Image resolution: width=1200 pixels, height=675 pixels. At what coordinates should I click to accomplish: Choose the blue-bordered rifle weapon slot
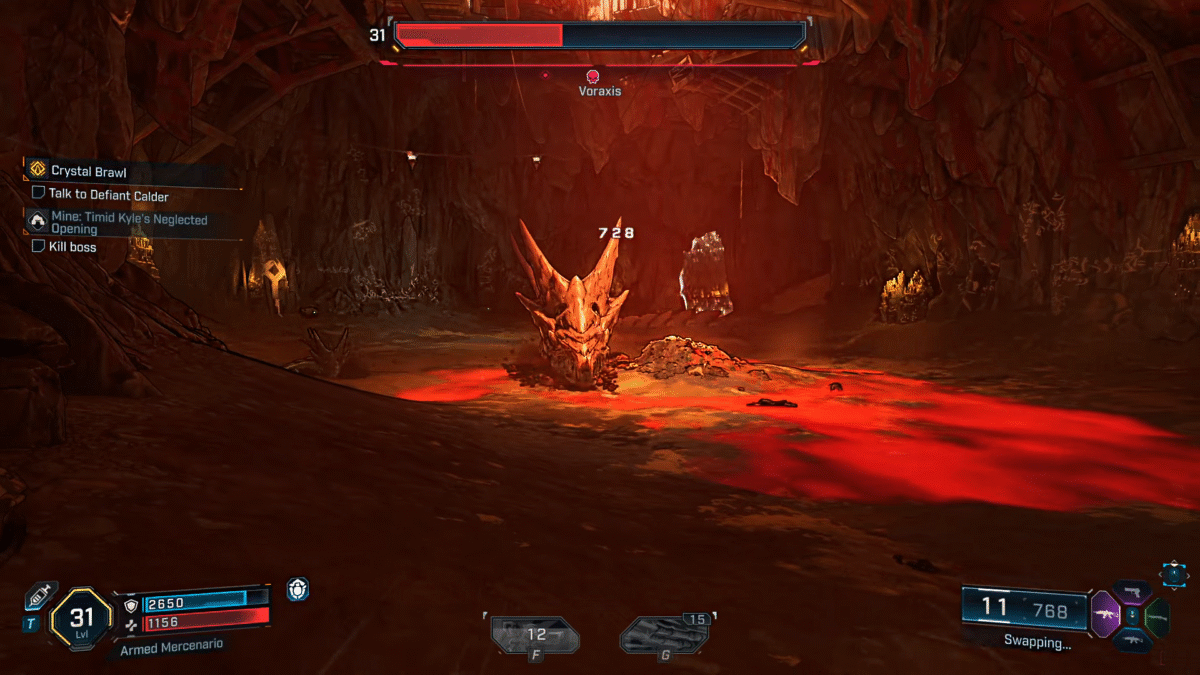click(1133, 640)
